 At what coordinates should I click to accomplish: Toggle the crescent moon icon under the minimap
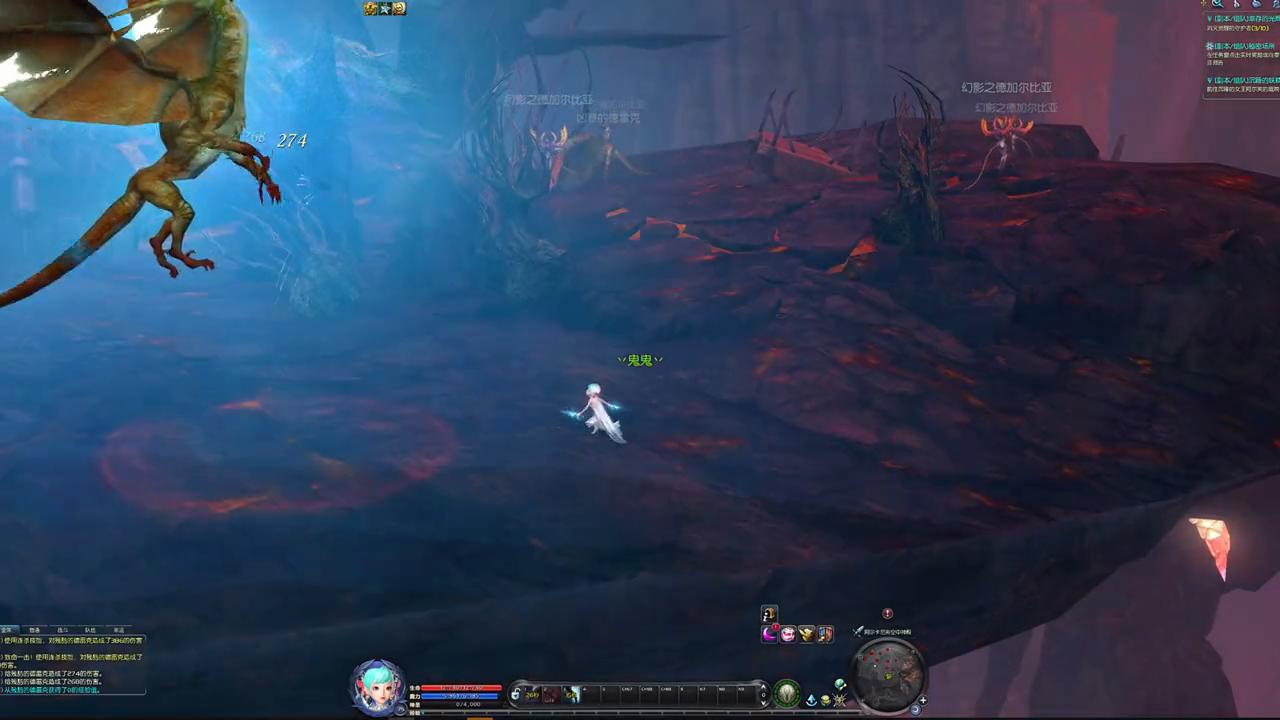point(914,708)
